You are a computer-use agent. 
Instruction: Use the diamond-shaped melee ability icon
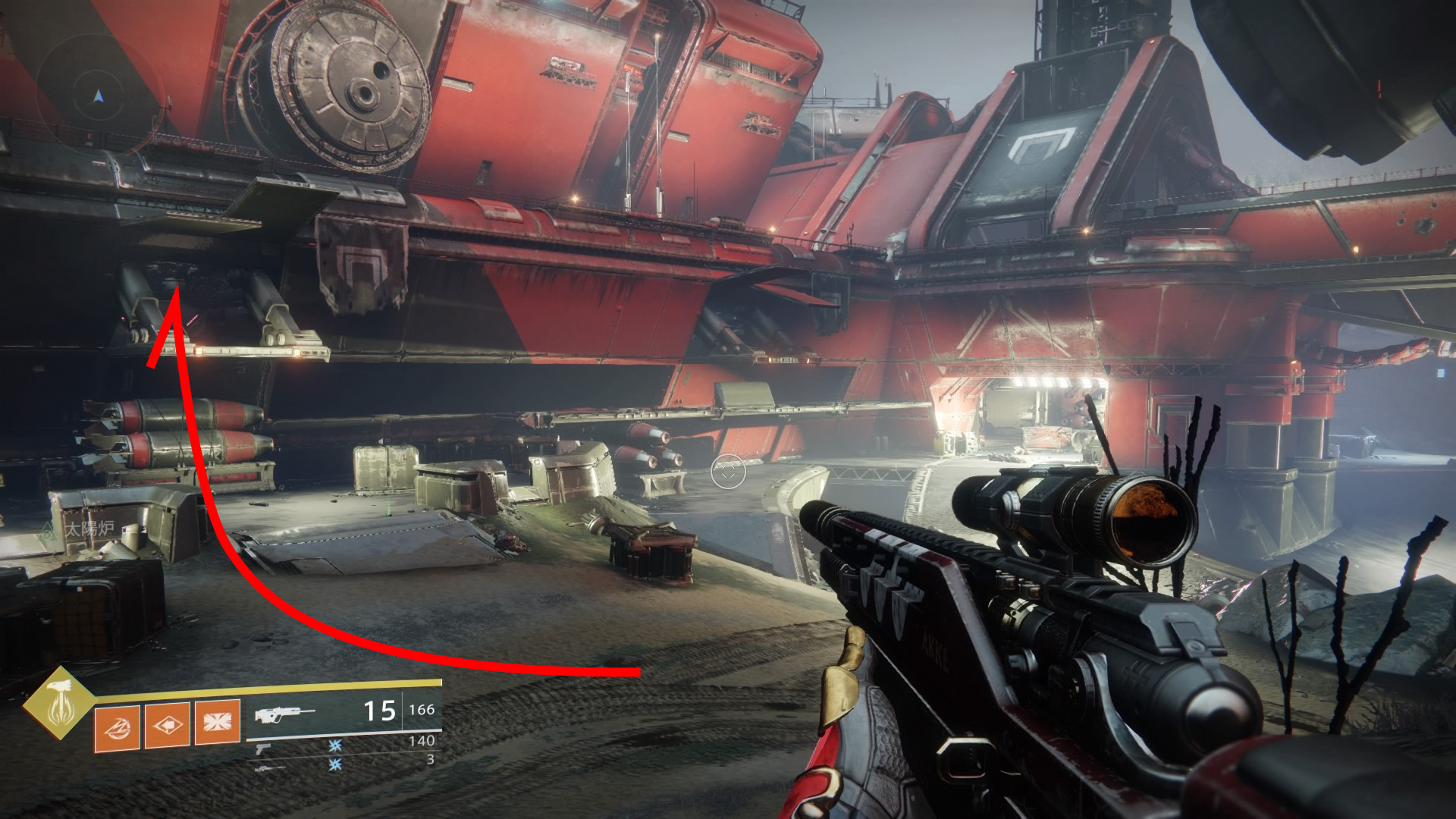[x=168, y=725]
